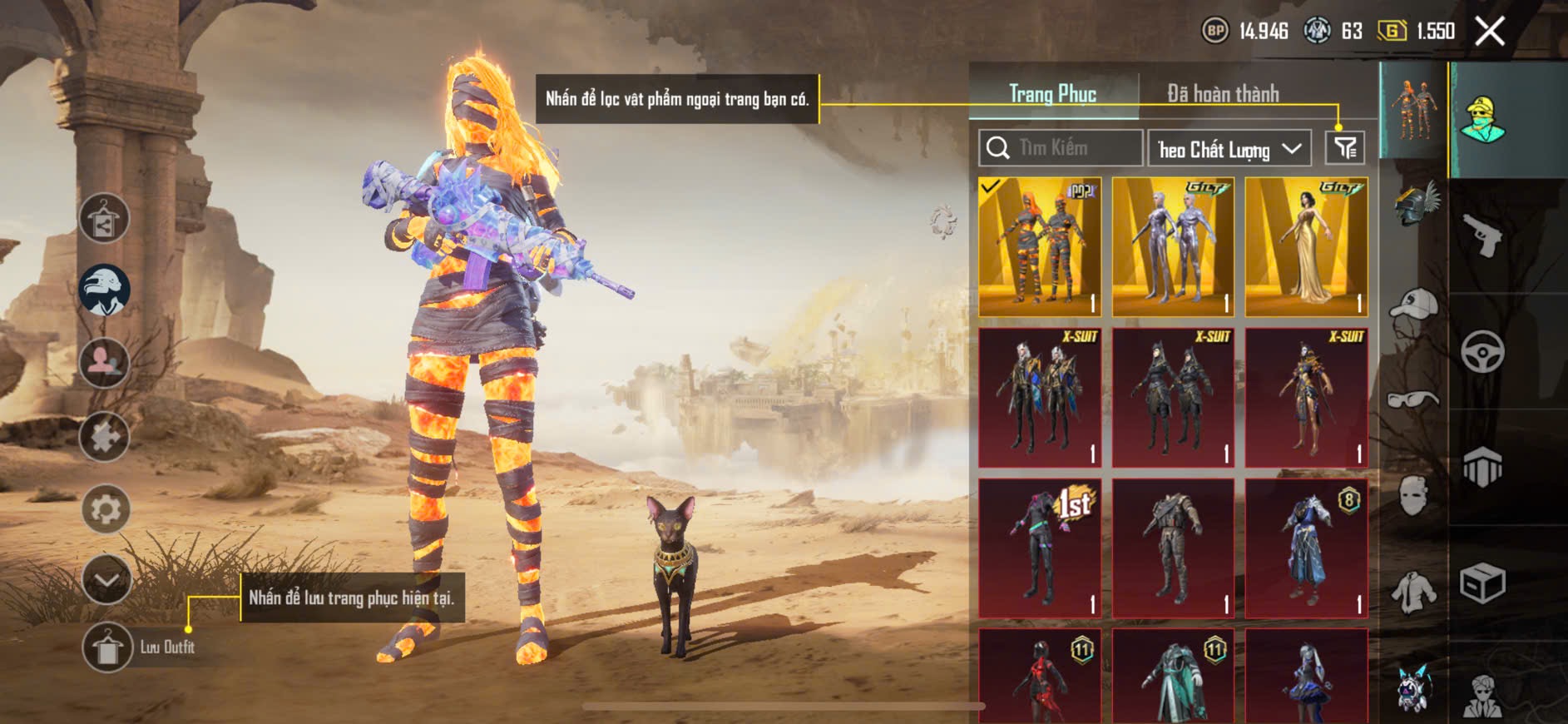
Task: Click the Tìm Kiếm search field
Action: pyautogui.click(x=1061, y=148)
